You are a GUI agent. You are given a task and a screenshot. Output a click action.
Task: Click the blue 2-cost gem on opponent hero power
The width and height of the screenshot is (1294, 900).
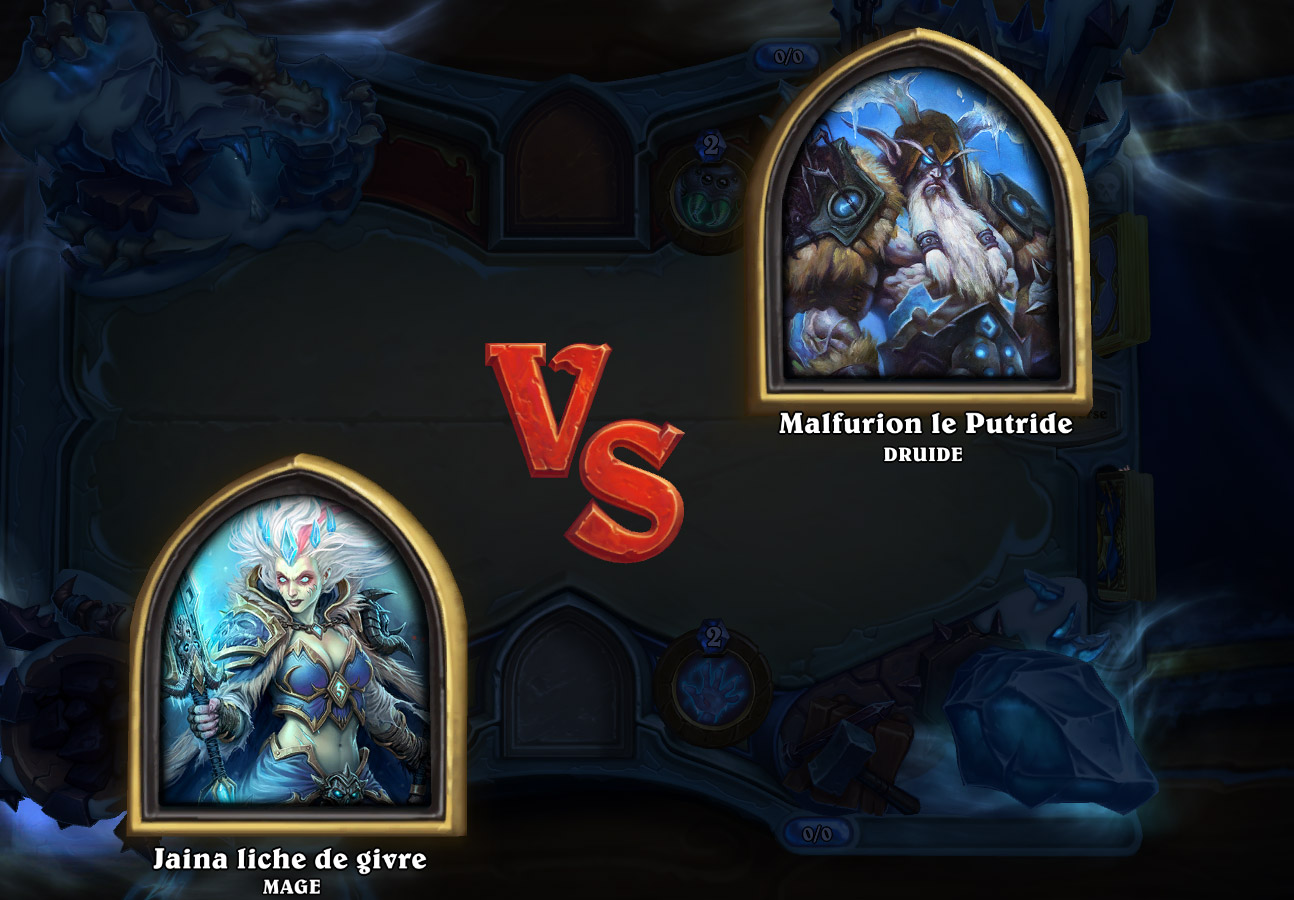(x=711, y=147)
